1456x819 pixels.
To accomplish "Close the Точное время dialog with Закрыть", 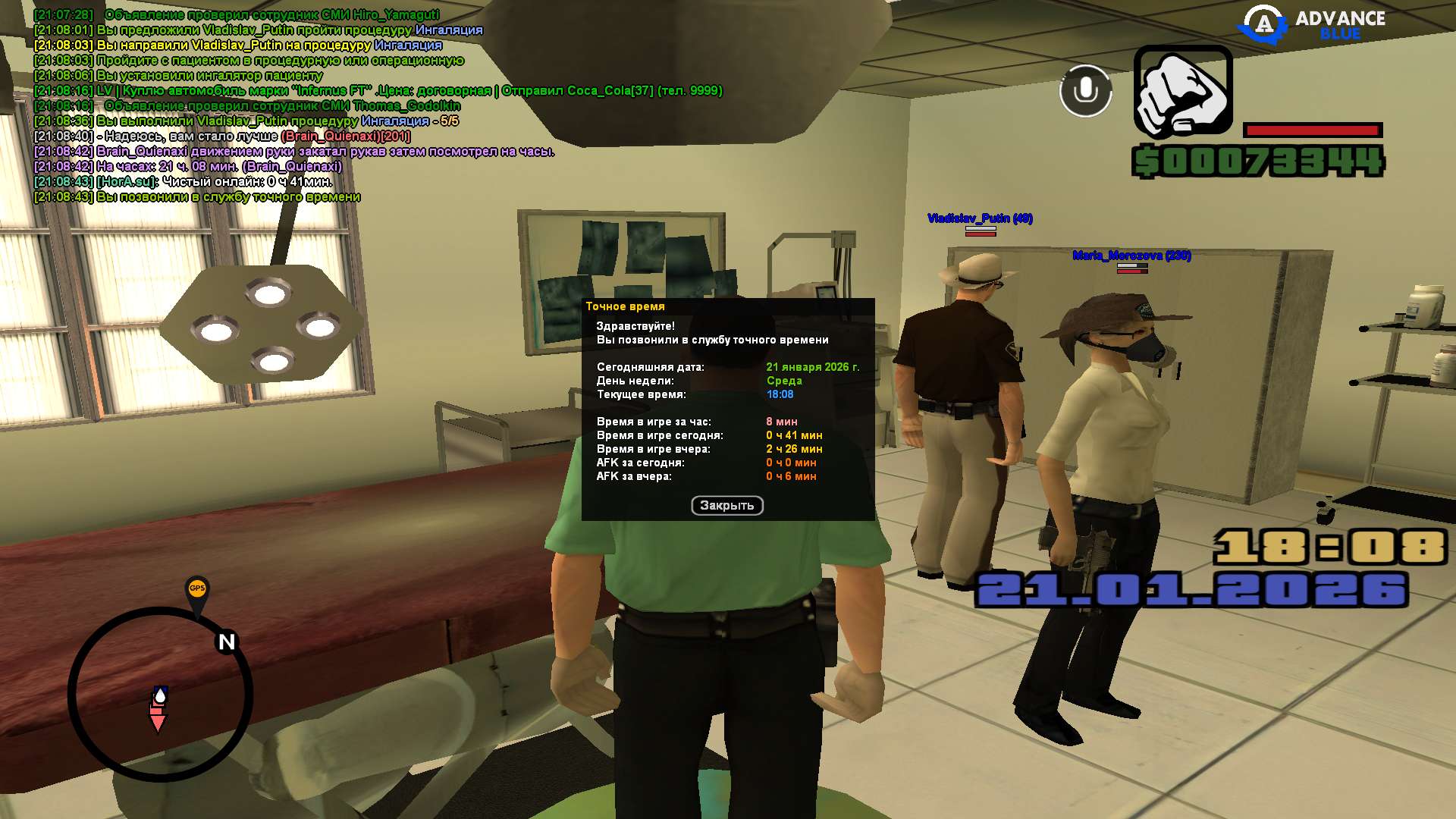I will tap(726, 506).
